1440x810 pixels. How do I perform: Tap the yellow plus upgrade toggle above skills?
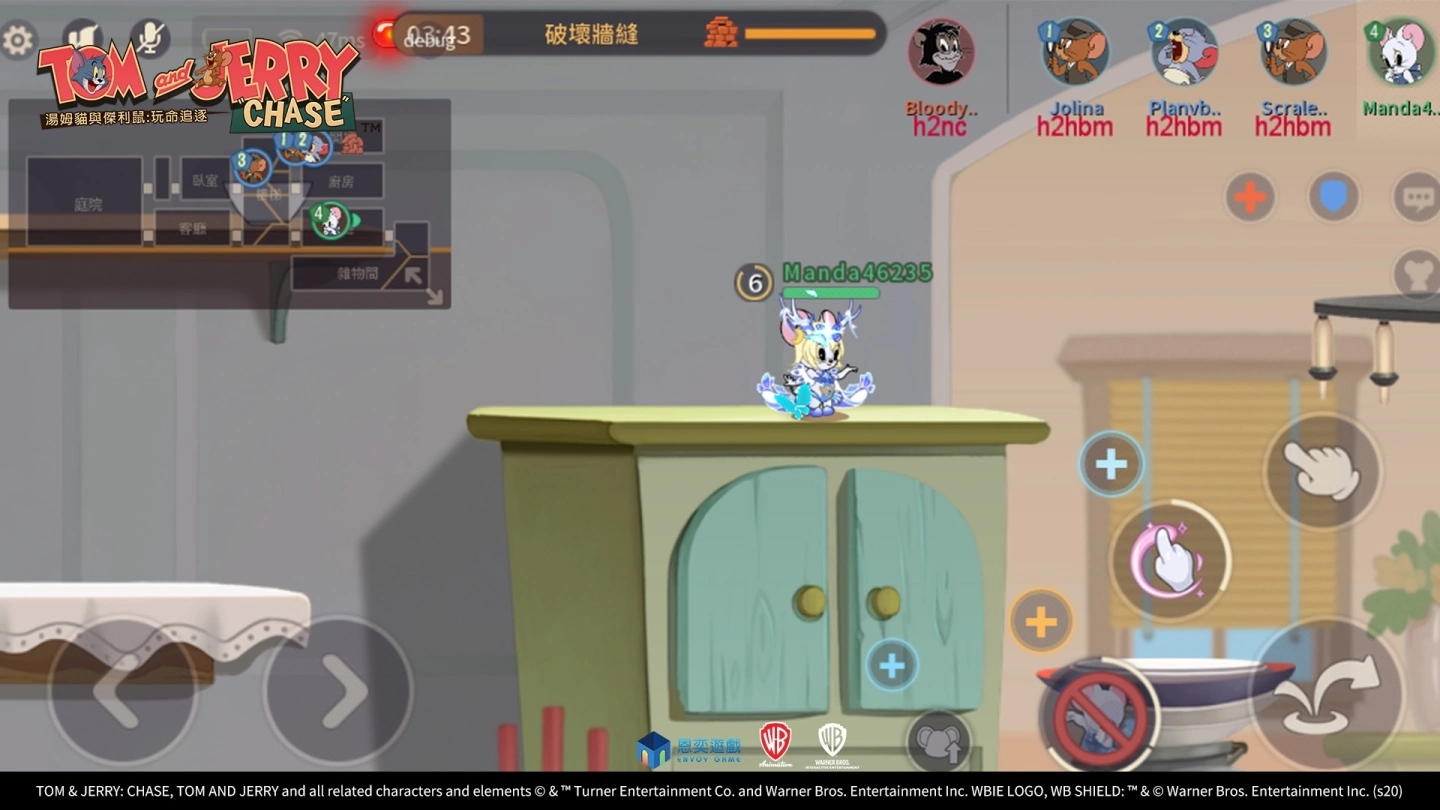(x=1040, y=622)
